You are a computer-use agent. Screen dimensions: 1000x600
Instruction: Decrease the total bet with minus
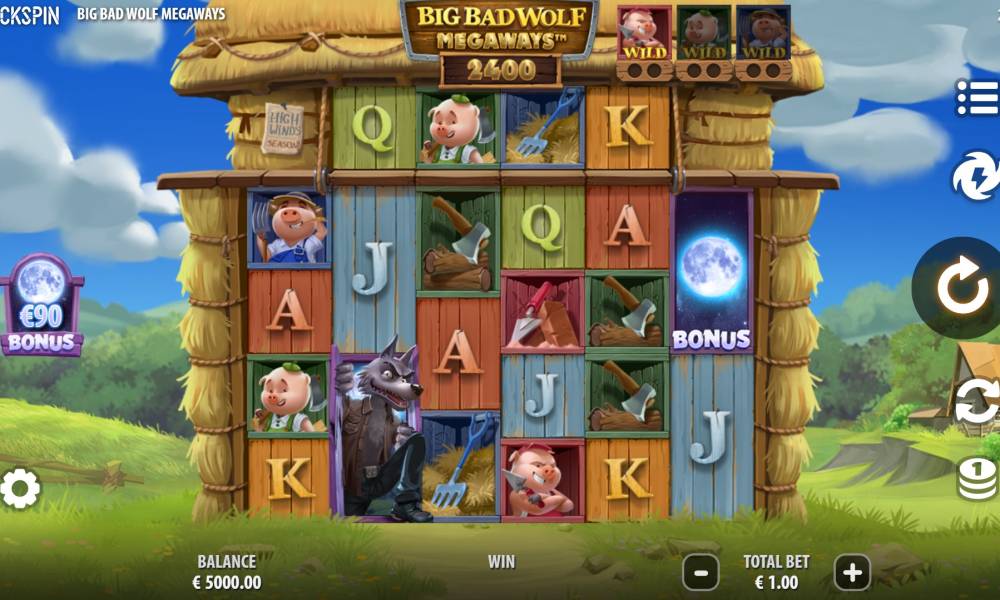click(700, 573)
